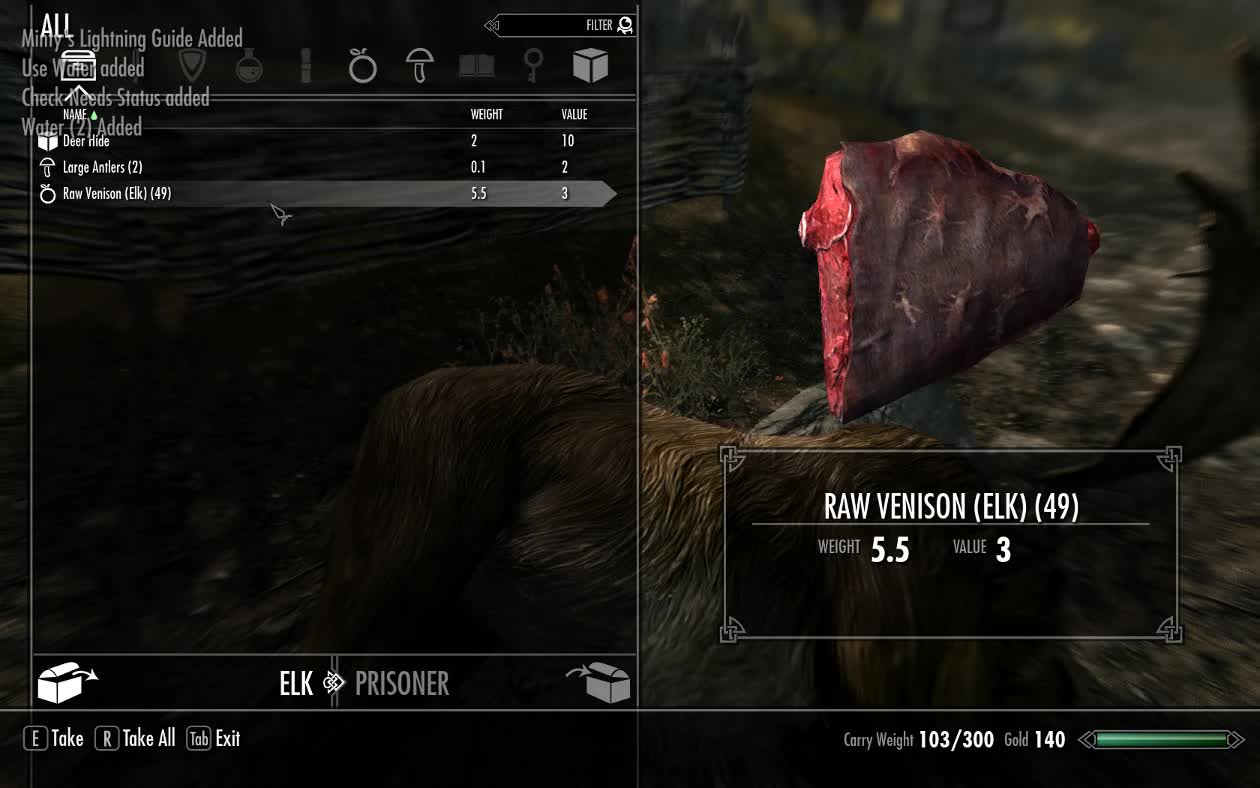This screenshot has height=788, width=1260.
Task: Open the scrolls category icon
Action: [x=306, y=67]
